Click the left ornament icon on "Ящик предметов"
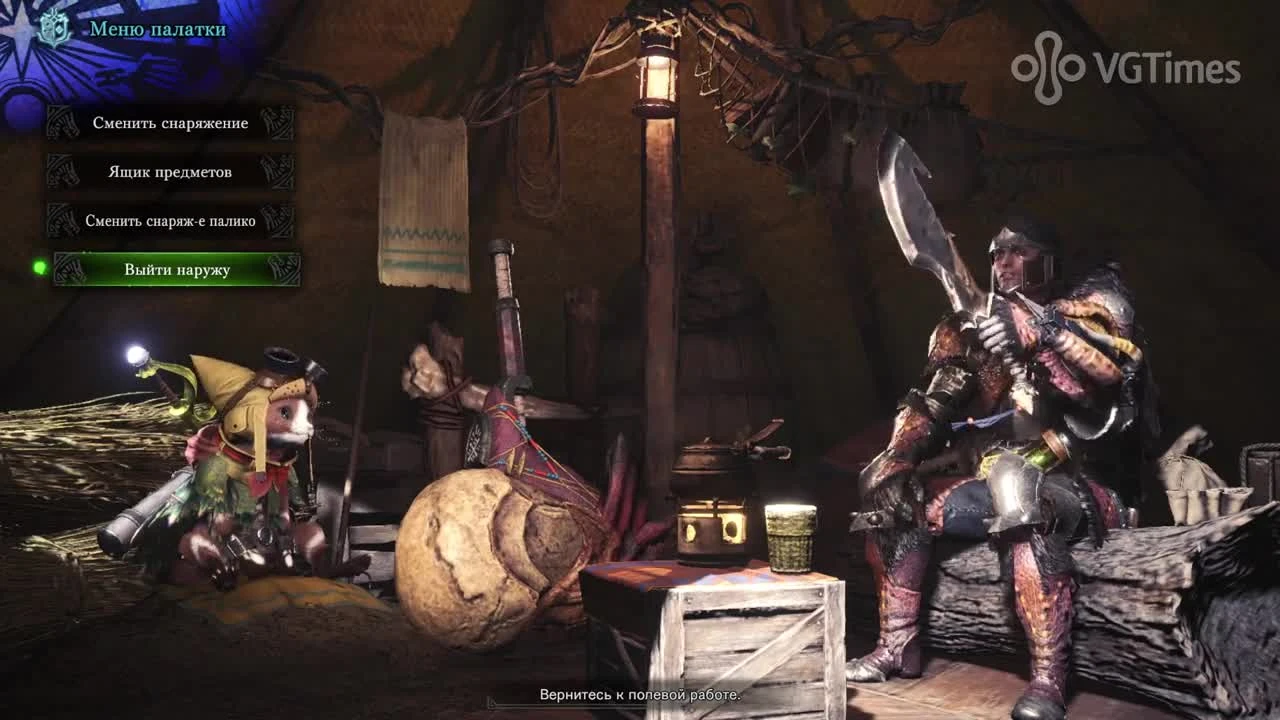1280x720 pixels. (63, 172)
